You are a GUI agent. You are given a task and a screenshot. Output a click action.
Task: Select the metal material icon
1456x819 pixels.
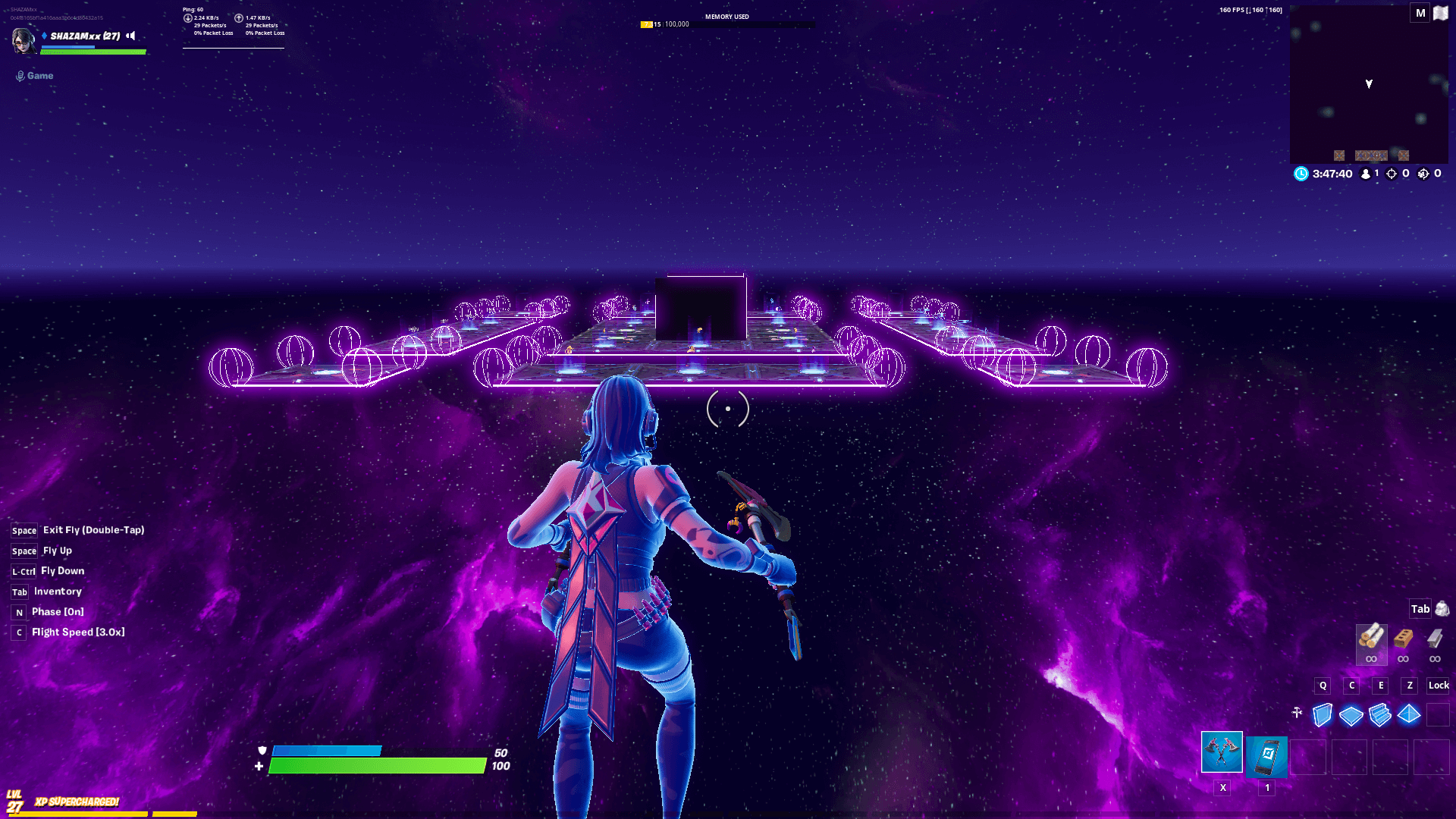[x=1435, y=641]
